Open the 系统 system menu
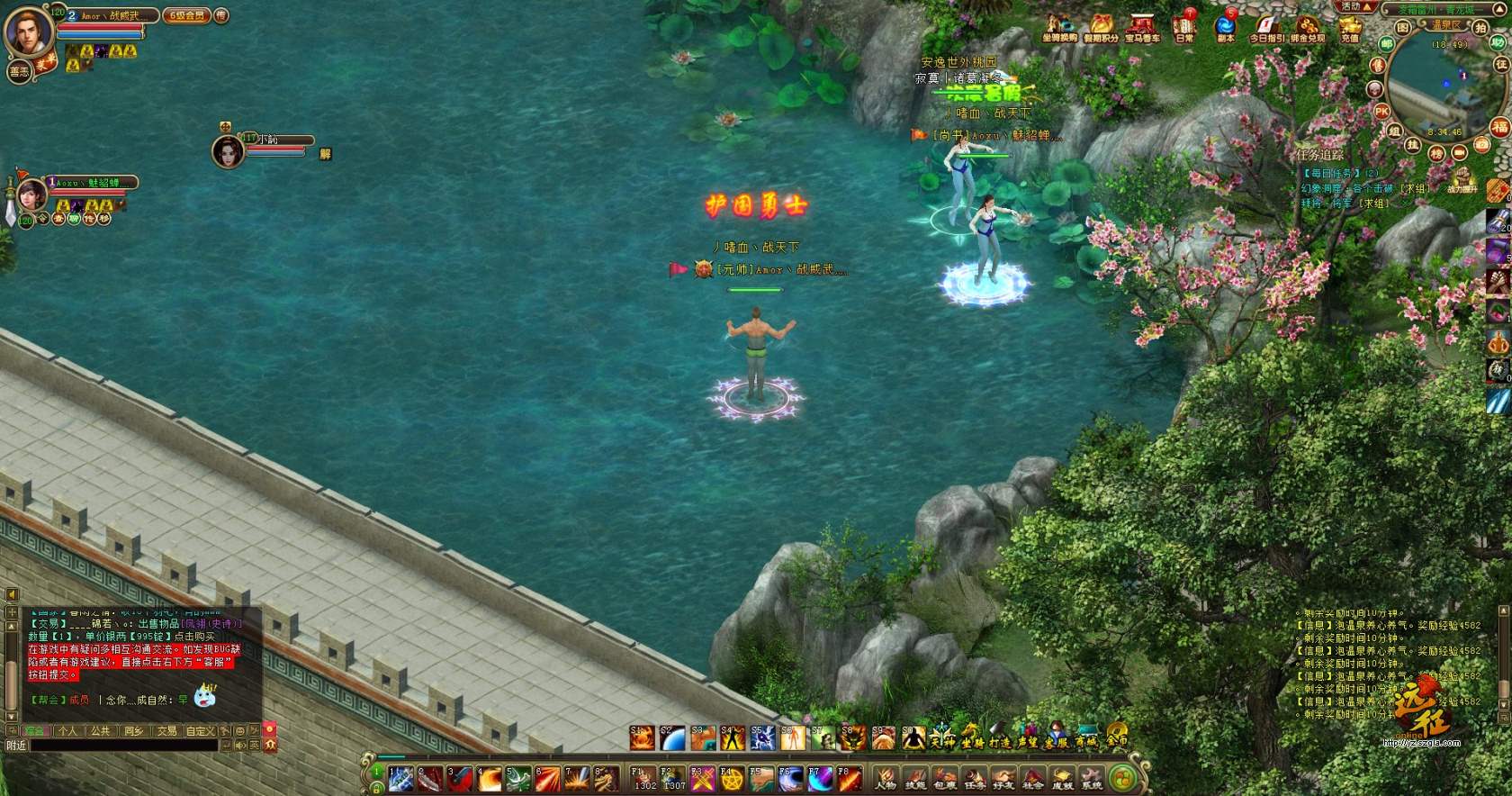Screen dimensions: 1512x796 [1092, 779]
